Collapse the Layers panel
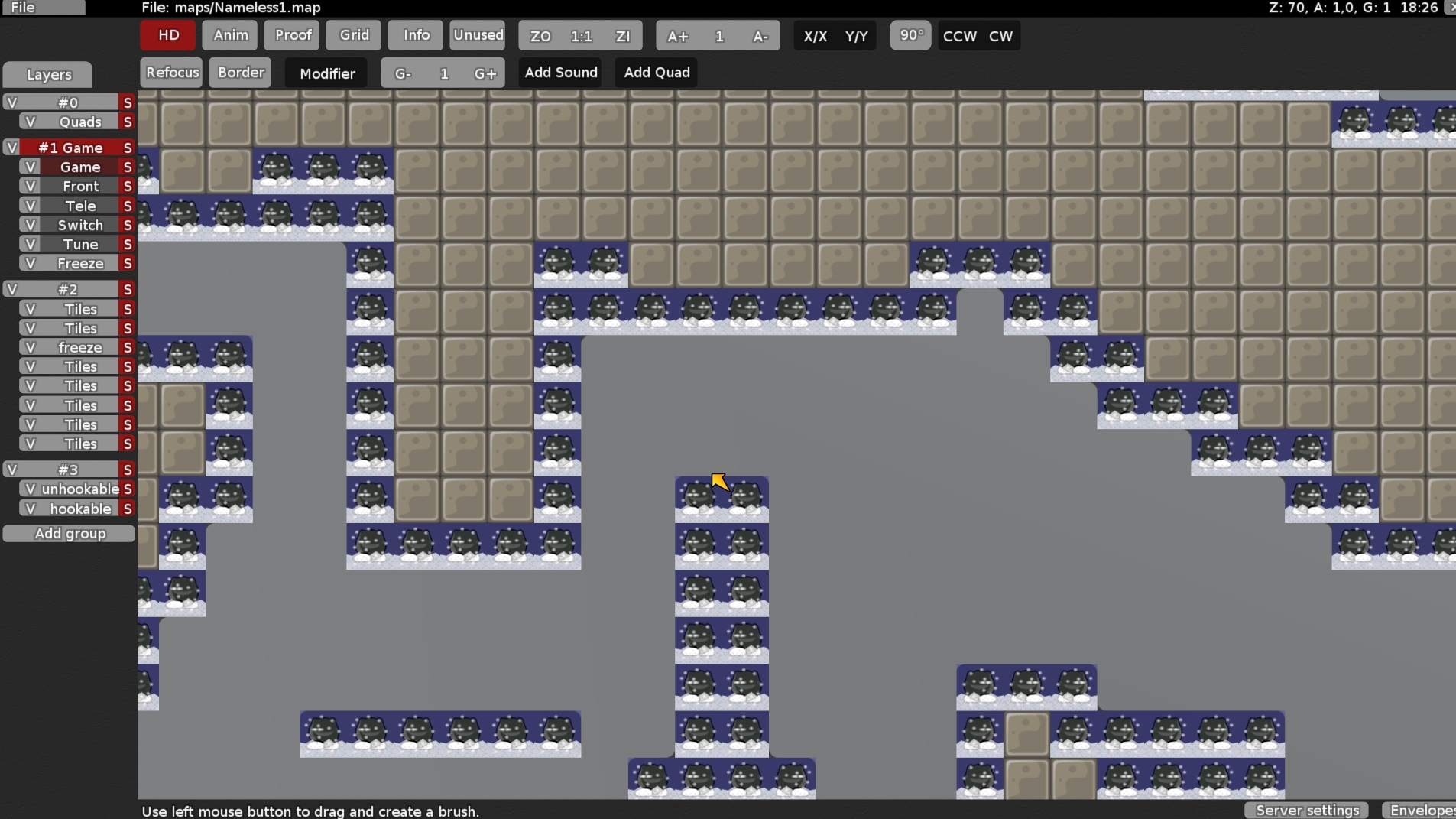The width and height of the screenshot is (1456, 819). (47, 74)
